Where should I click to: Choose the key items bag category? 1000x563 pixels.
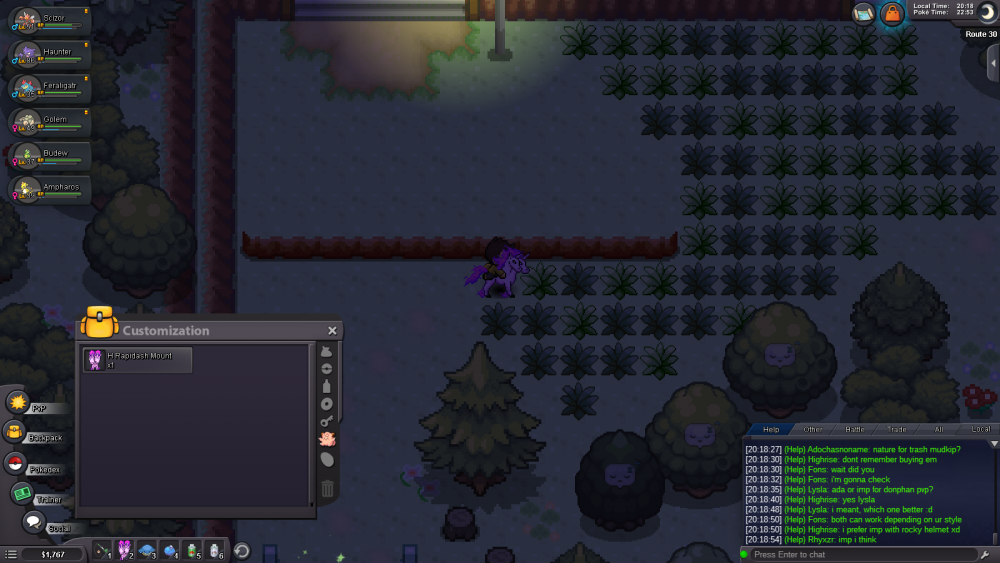[x=327, y=421]
